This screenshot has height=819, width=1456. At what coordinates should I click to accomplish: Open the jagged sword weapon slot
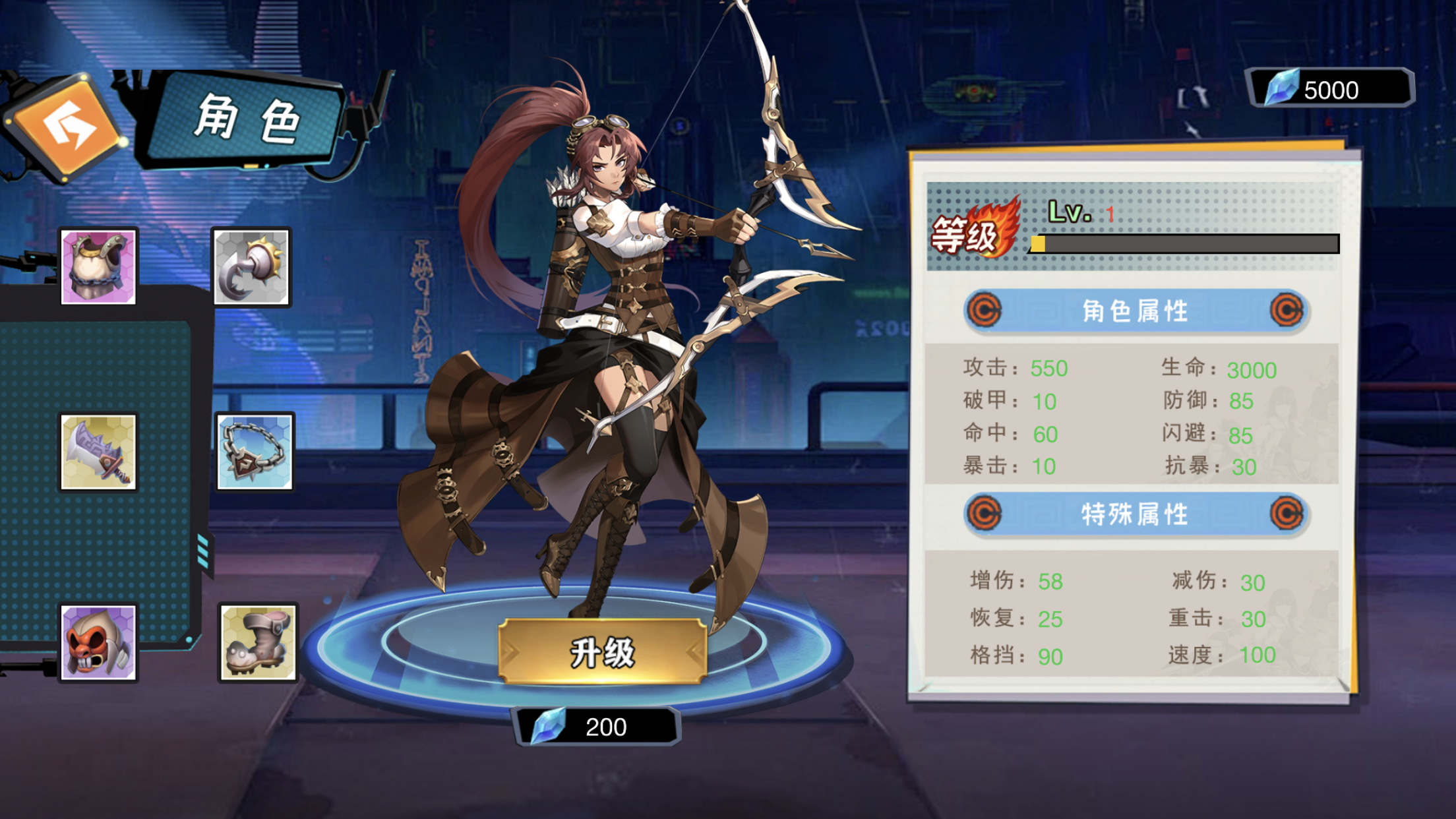coord(98,452)
